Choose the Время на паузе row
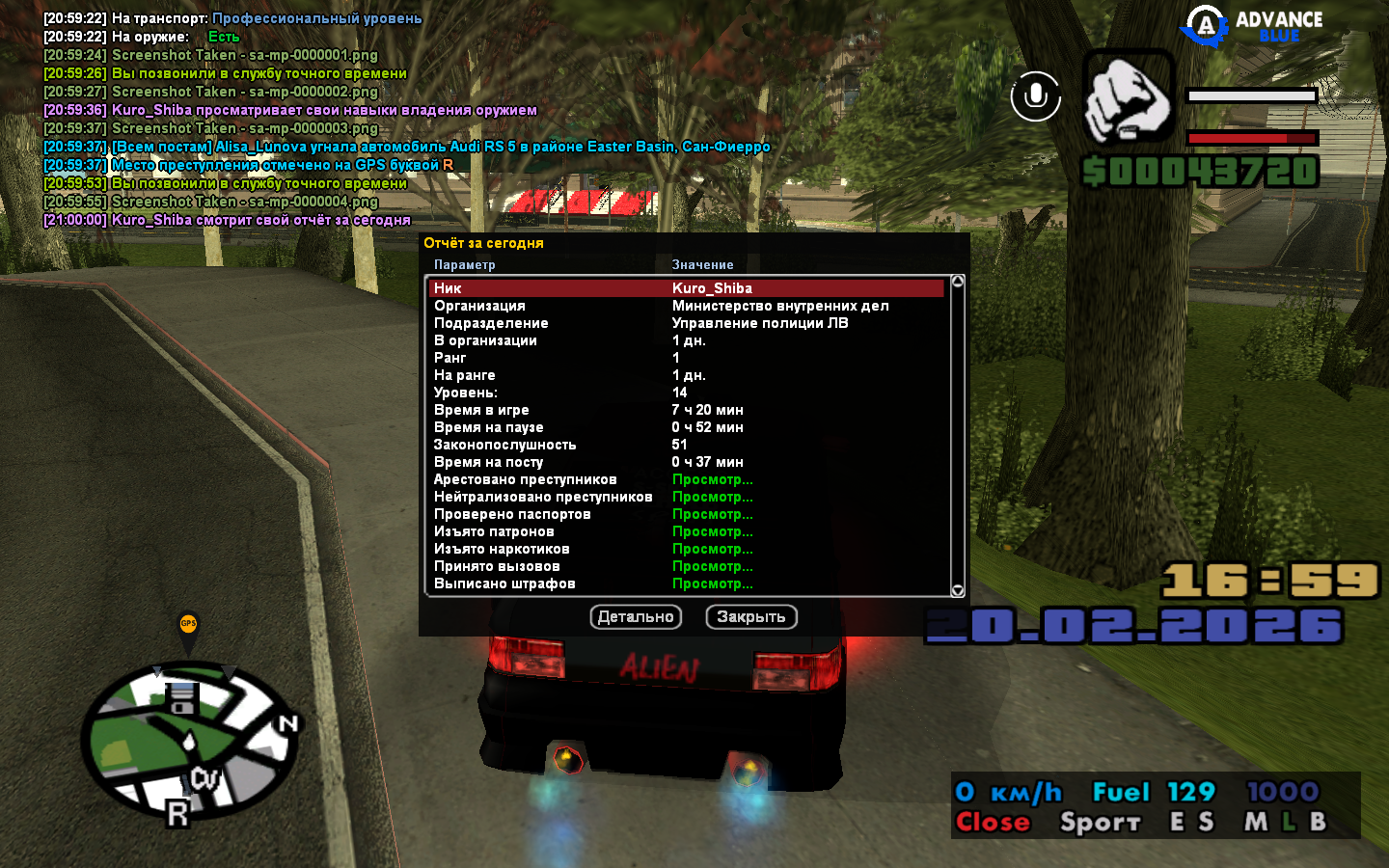 coord(686,427)
